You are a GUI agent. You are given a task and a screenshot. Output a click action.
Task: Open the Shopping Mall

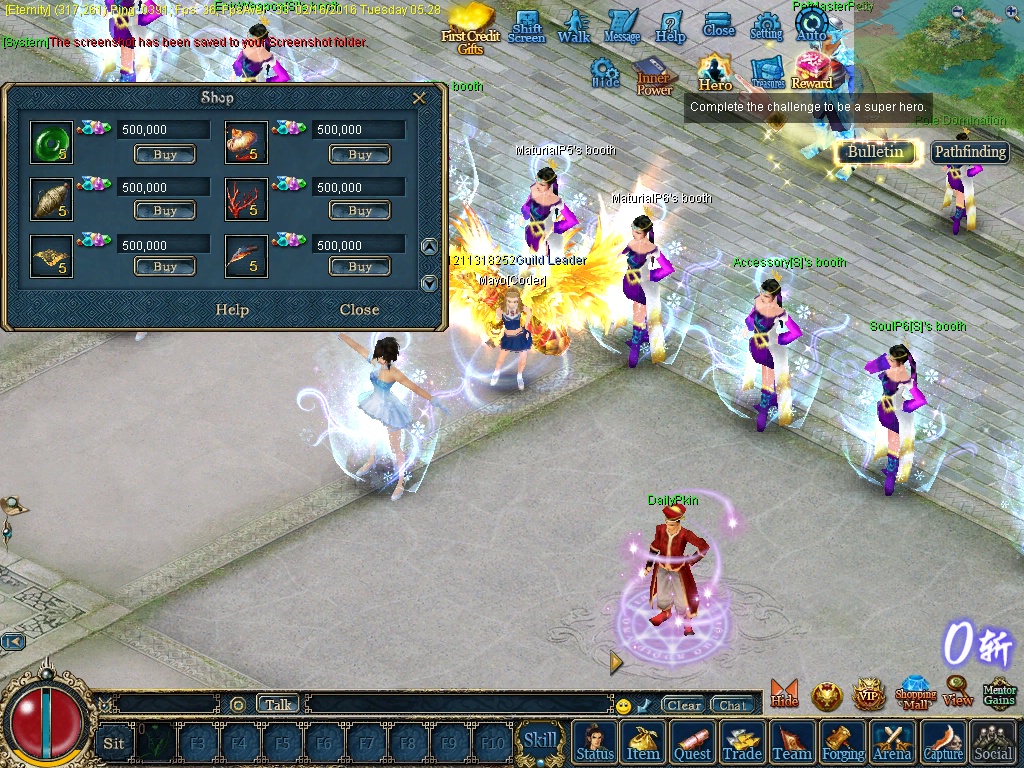915,692
